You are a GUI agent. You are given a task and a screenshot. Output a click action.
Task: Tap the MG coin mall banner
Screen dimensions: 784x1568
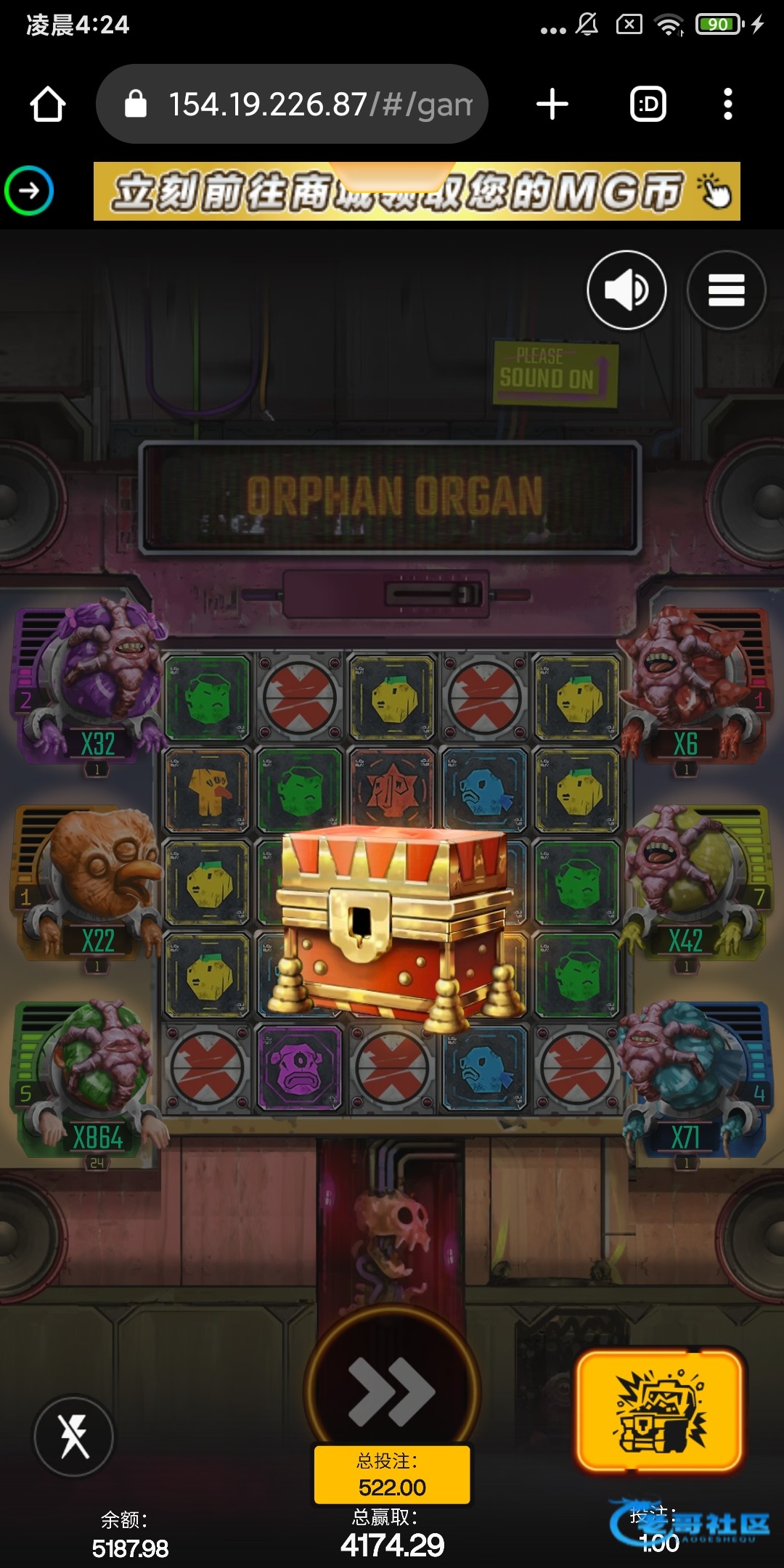click(x=417, y=192)
